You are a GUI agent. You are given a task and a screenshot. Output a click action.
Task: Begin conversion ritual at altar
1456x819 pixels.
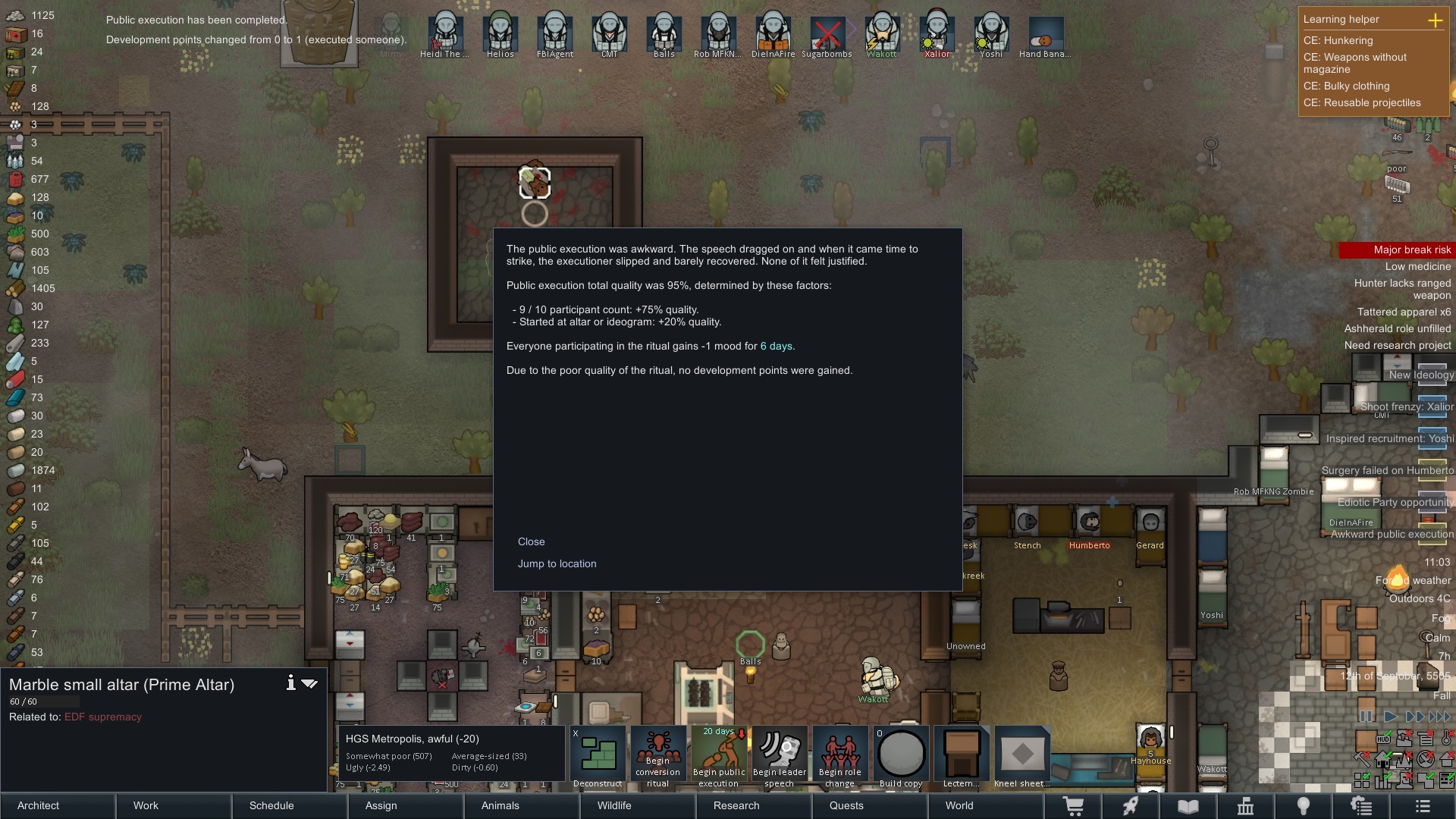658,756
